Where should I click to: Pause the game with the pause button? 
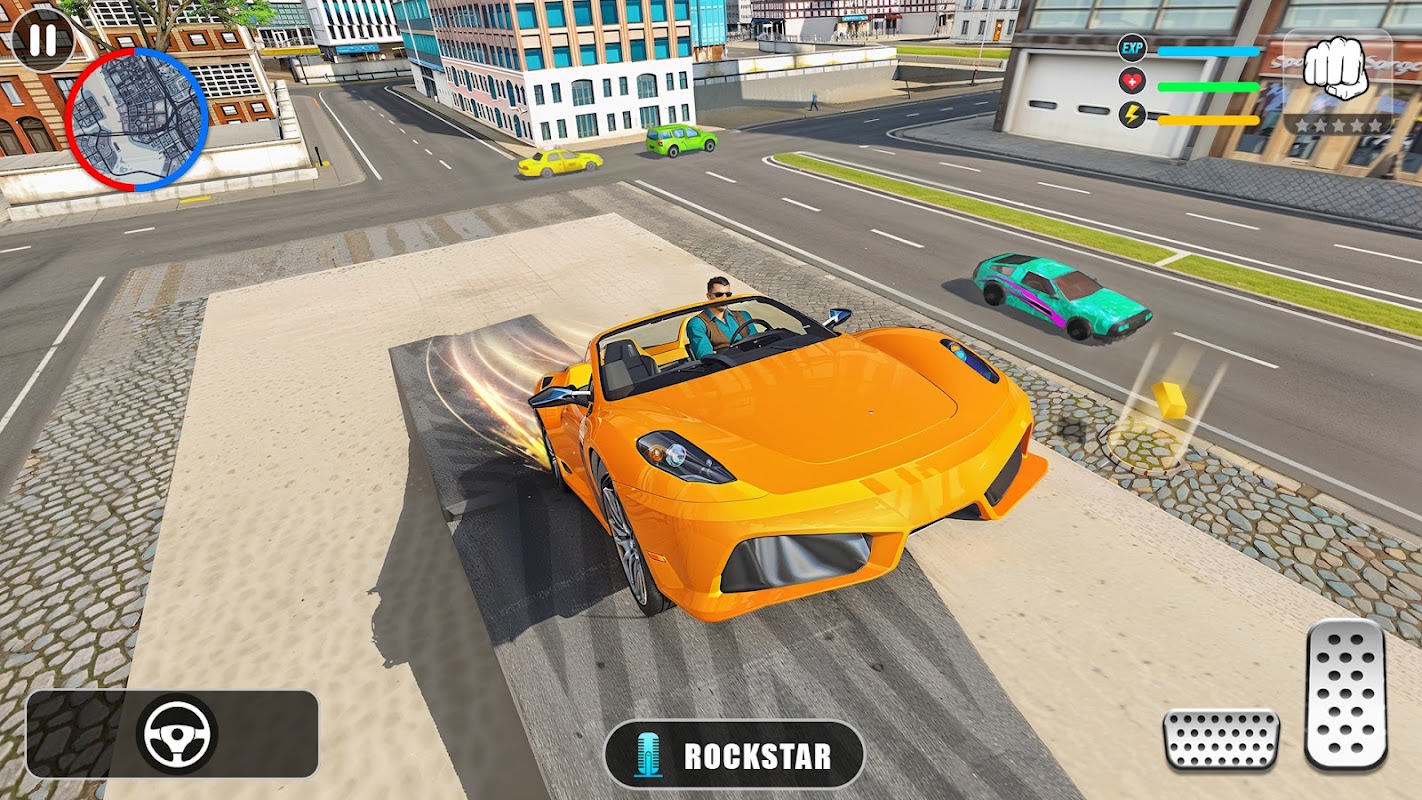tap(43, 41)
